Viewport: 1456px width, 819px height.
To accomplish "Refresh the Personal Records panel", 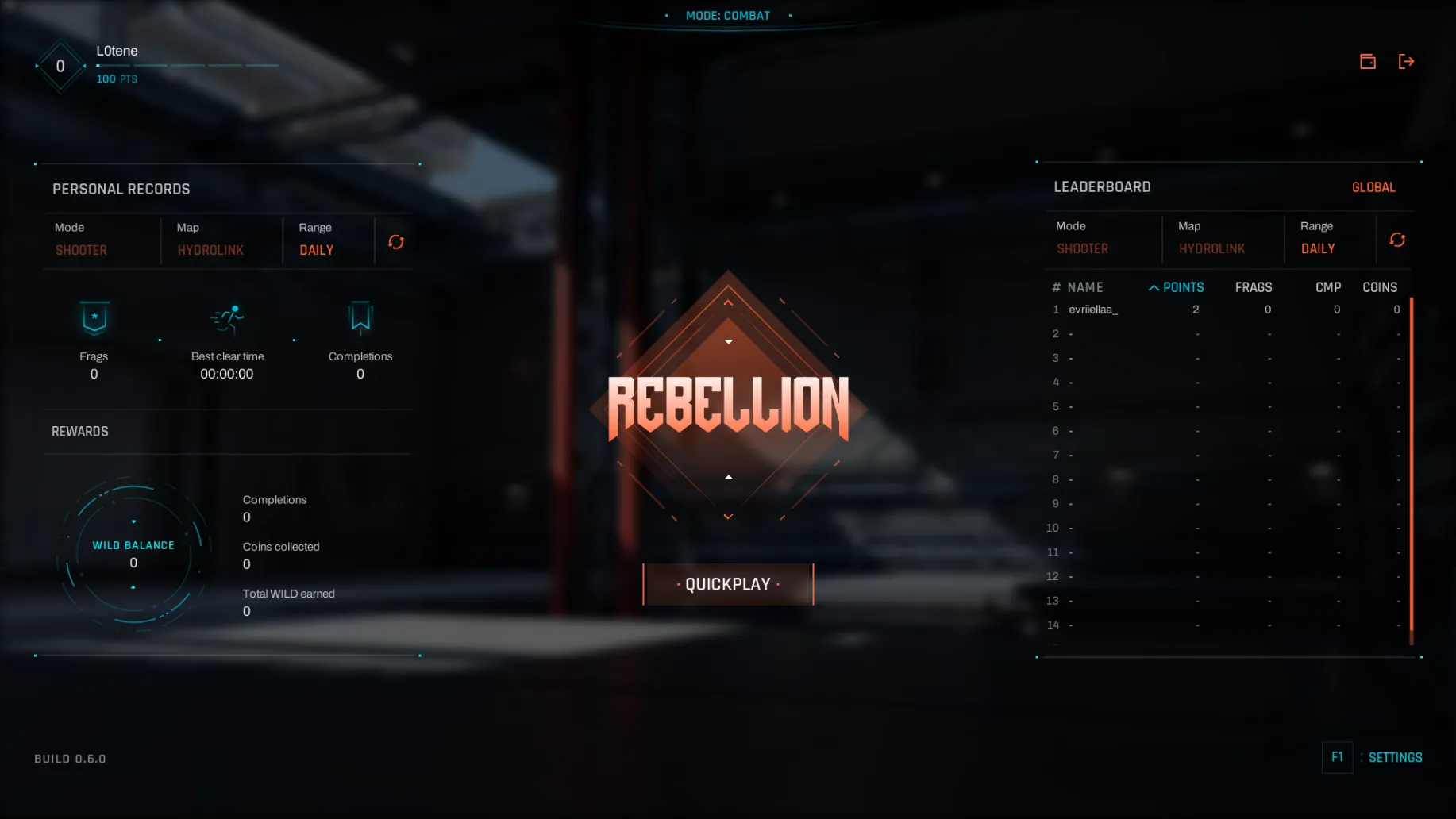I will point(395,242).
